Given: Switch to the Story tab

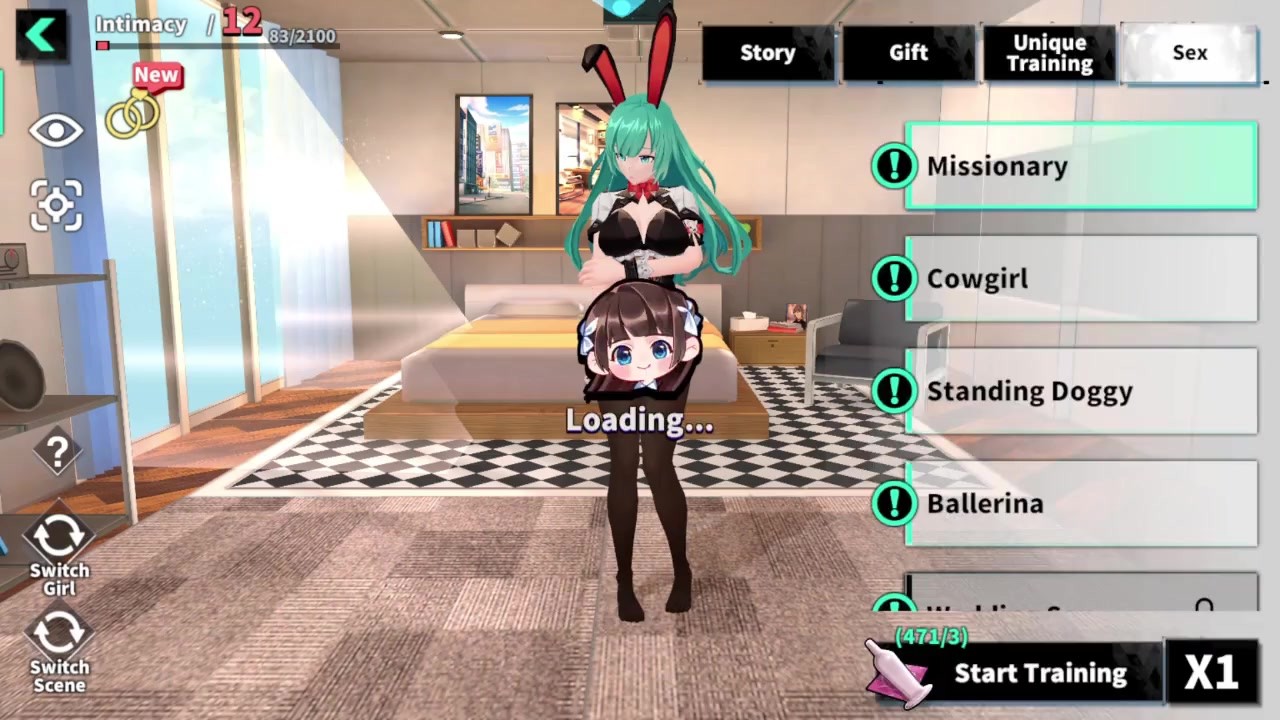Looking at the screenshot, I should (x=767, y=53).
